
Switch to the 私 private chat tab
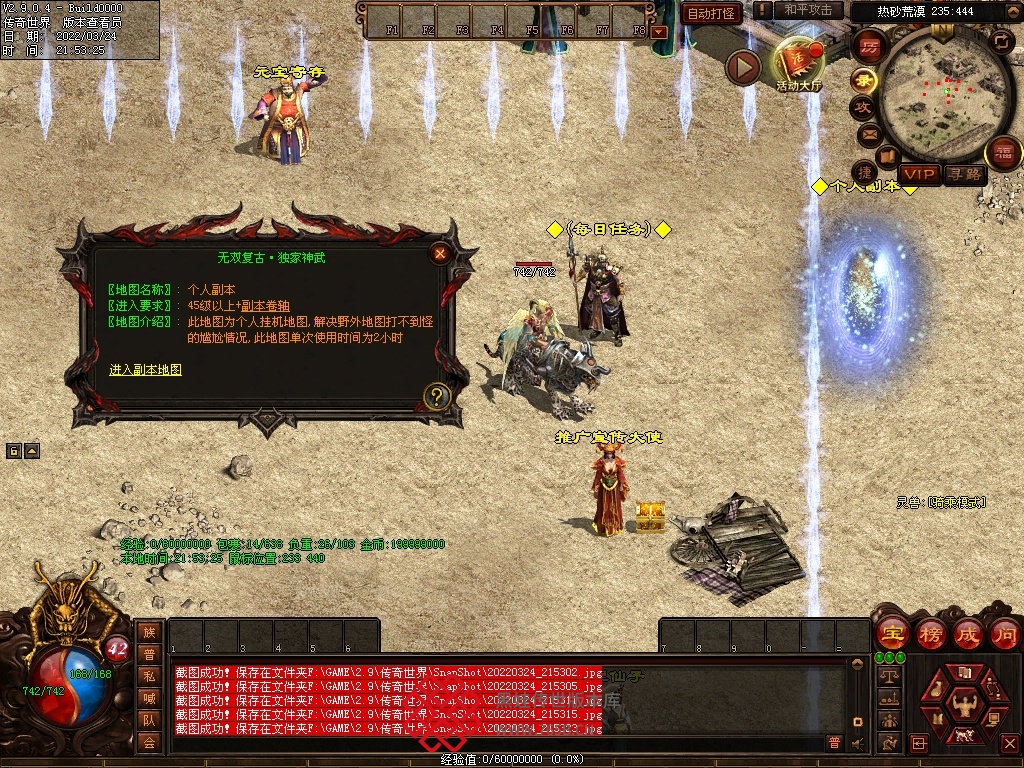(x=149, y=676)
